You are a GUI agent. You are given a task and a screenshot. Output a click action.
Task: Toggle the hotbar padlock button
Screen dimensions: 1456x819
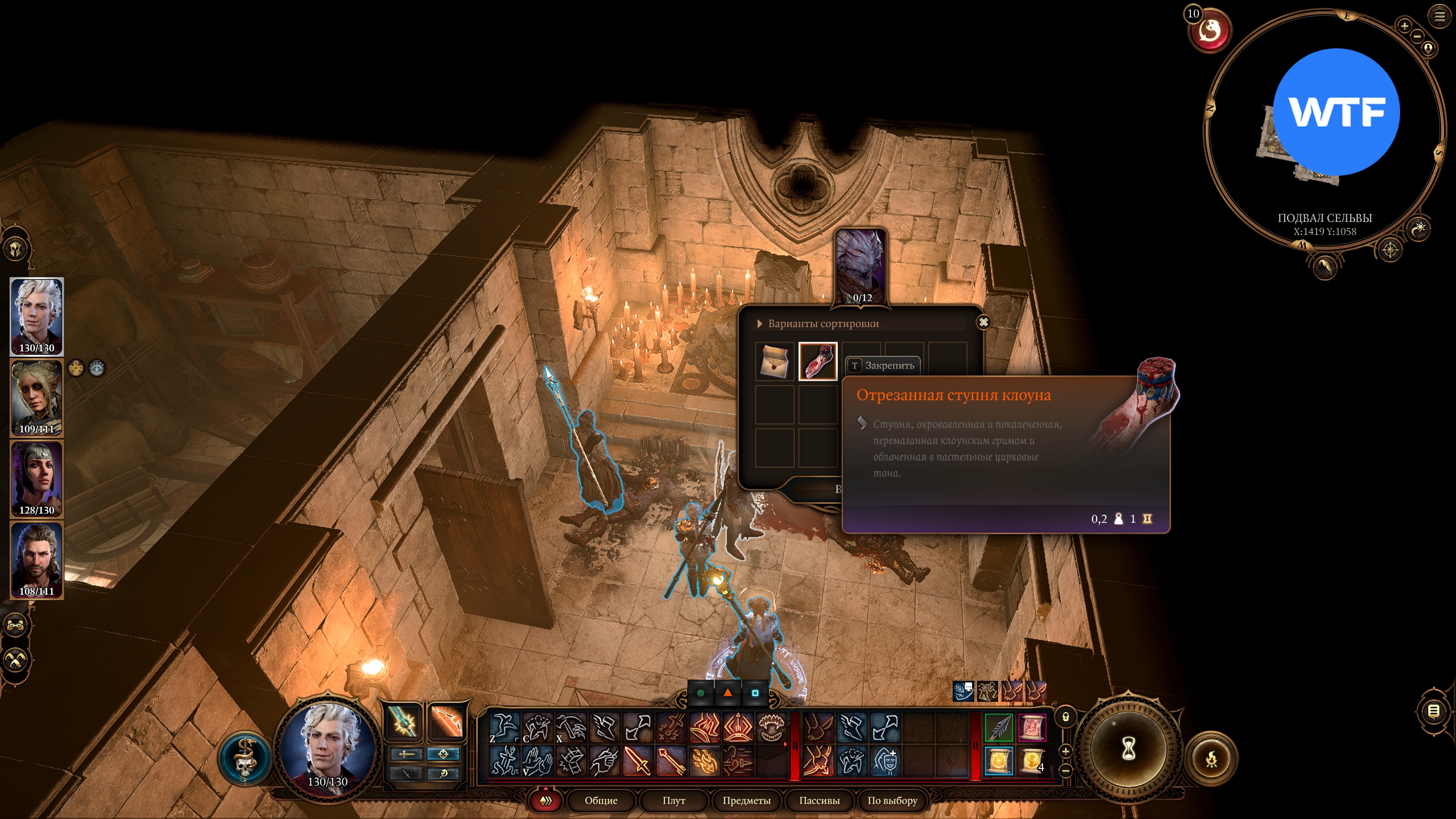click(x=1066, y=717)
